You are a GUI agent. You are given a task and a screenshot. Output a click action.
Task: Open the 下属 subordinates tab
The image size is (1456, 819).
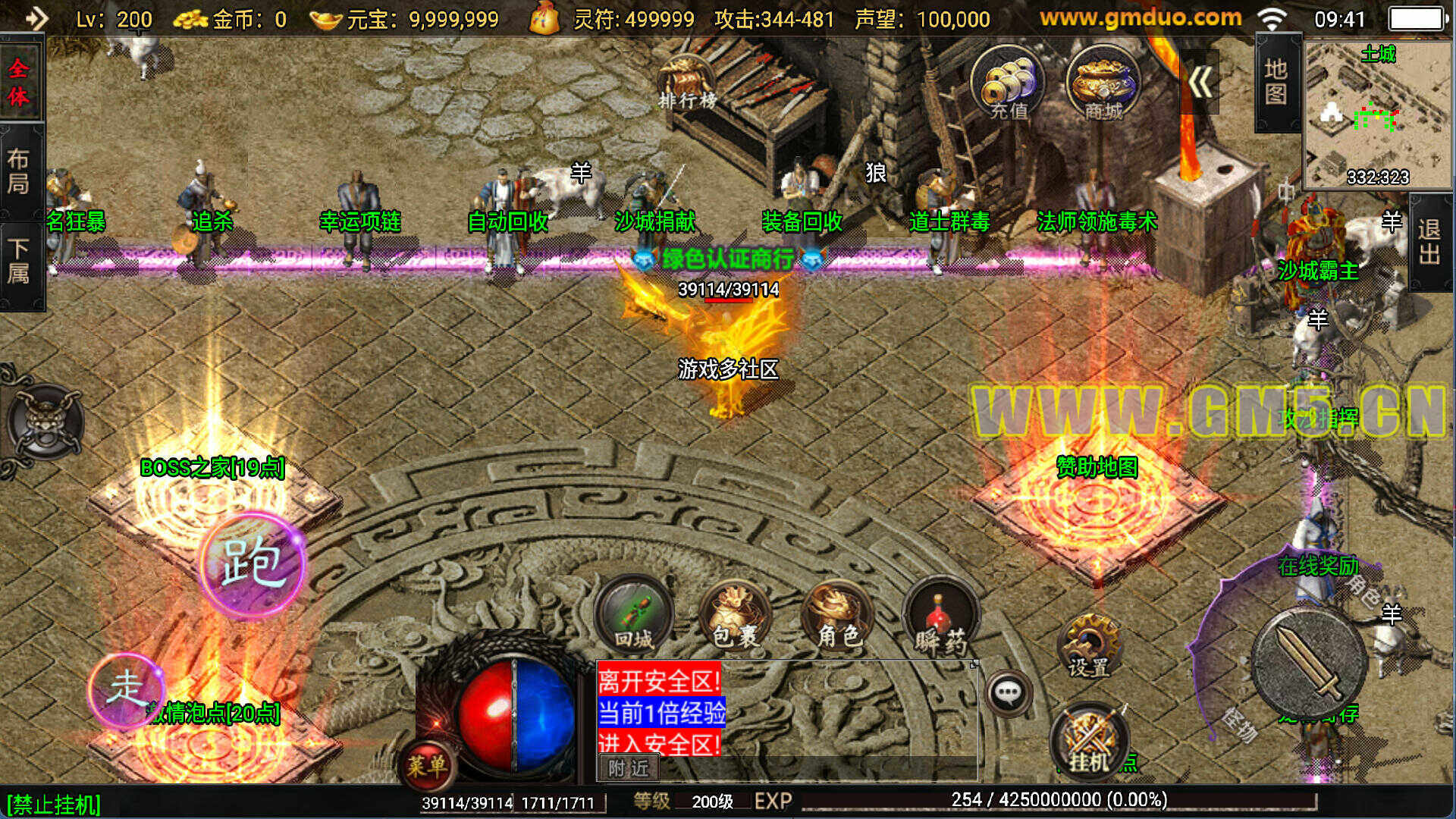(20, 262)
